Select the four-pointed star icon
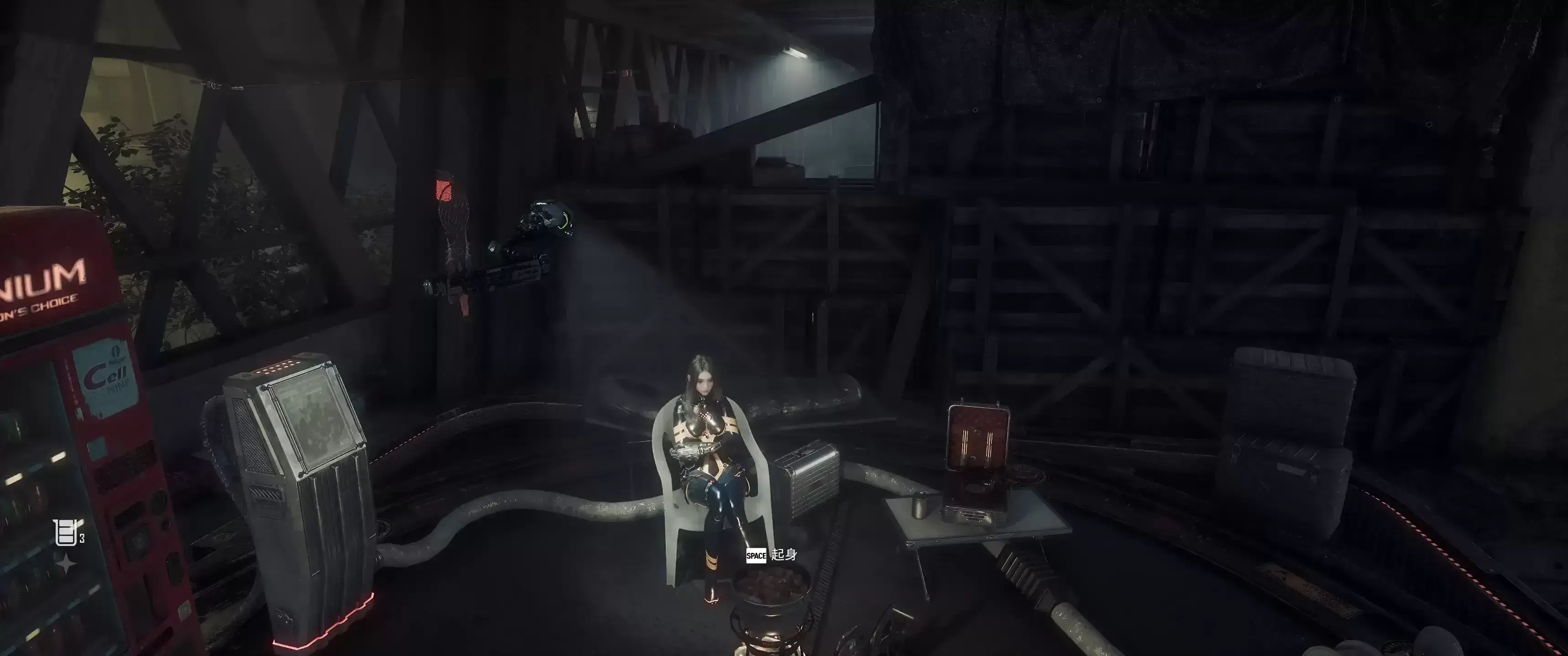 pos(66,565)
